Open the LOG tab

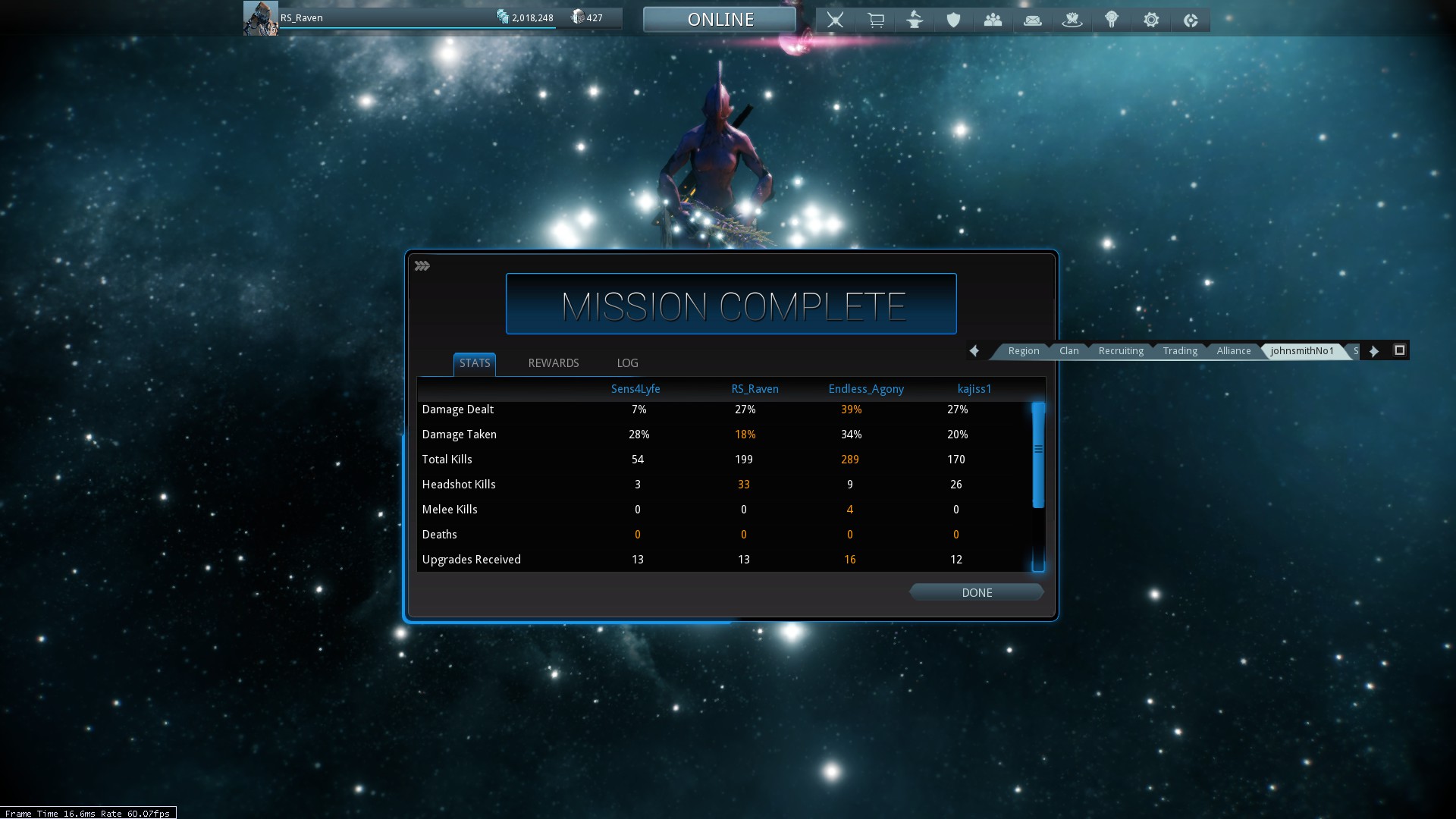[627, 363]
